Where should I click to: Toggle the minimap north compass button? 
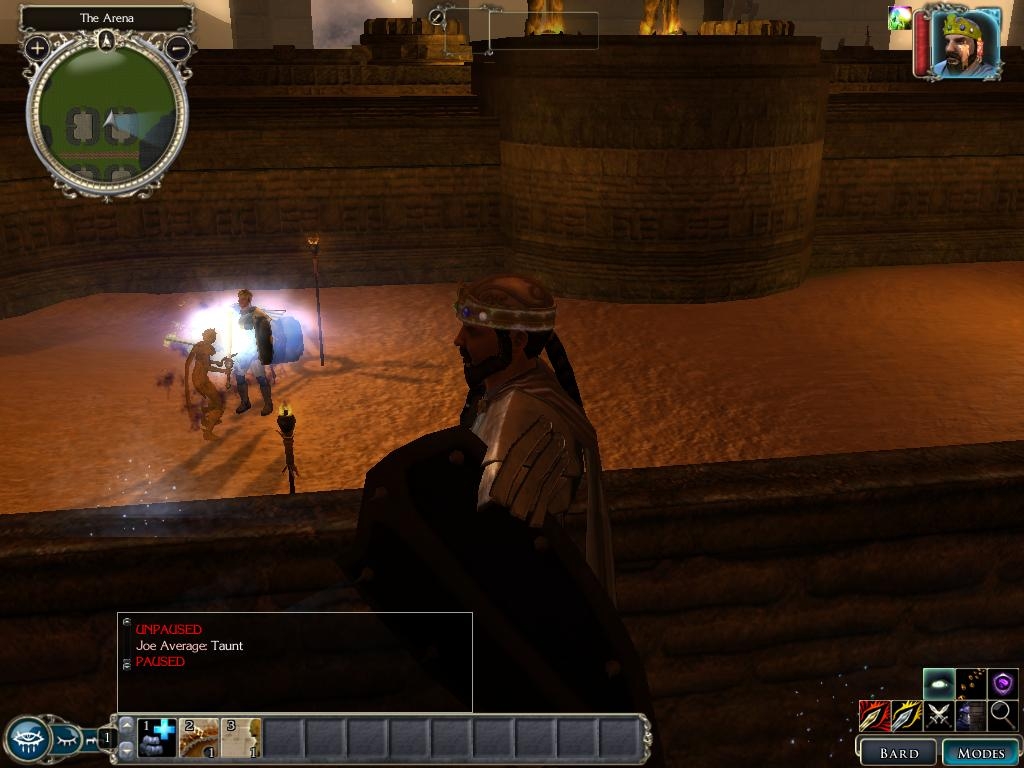(107, 41)
